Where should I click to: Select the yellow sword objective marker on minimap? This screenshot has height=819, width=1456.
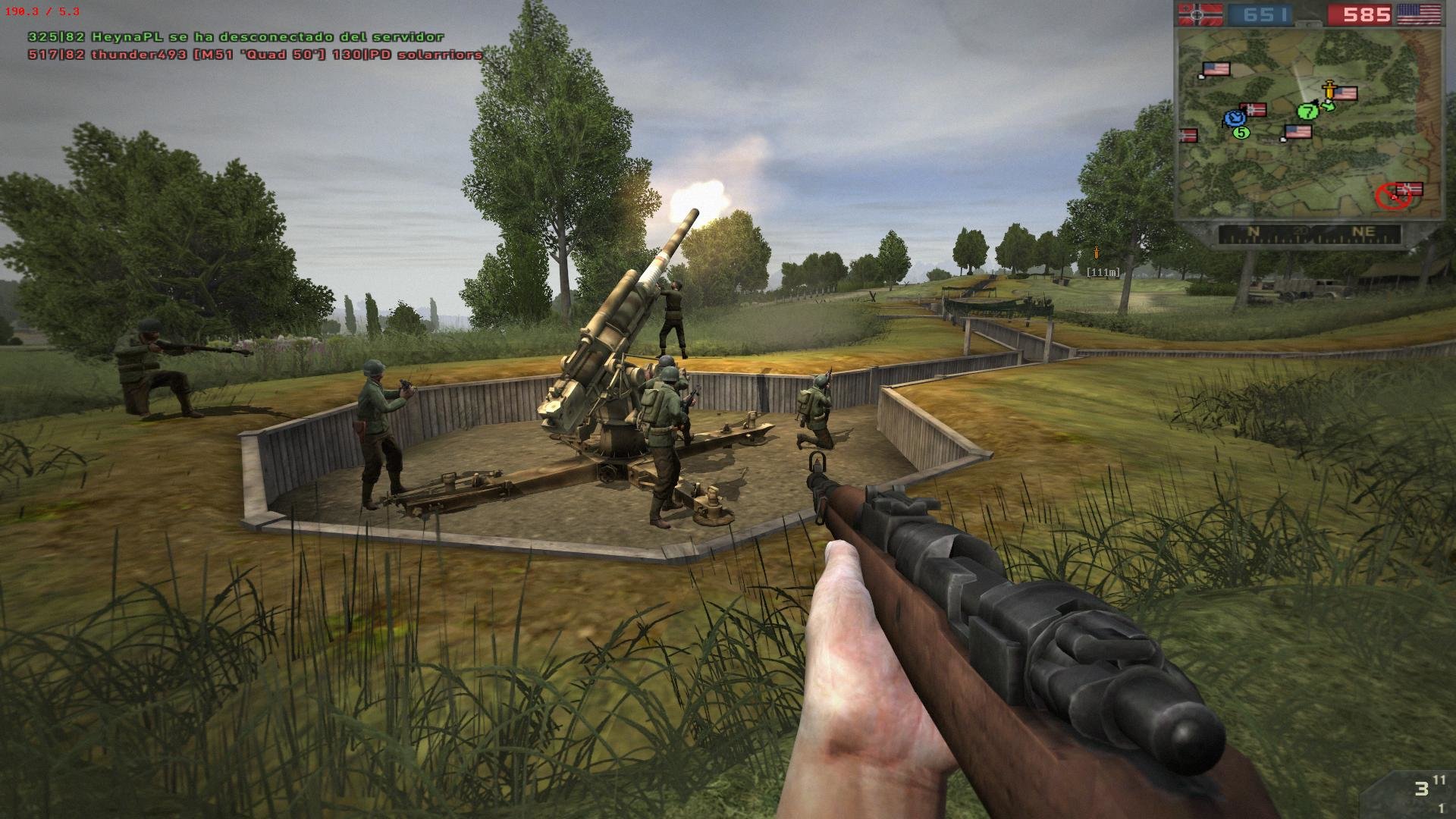point(1329,89)
